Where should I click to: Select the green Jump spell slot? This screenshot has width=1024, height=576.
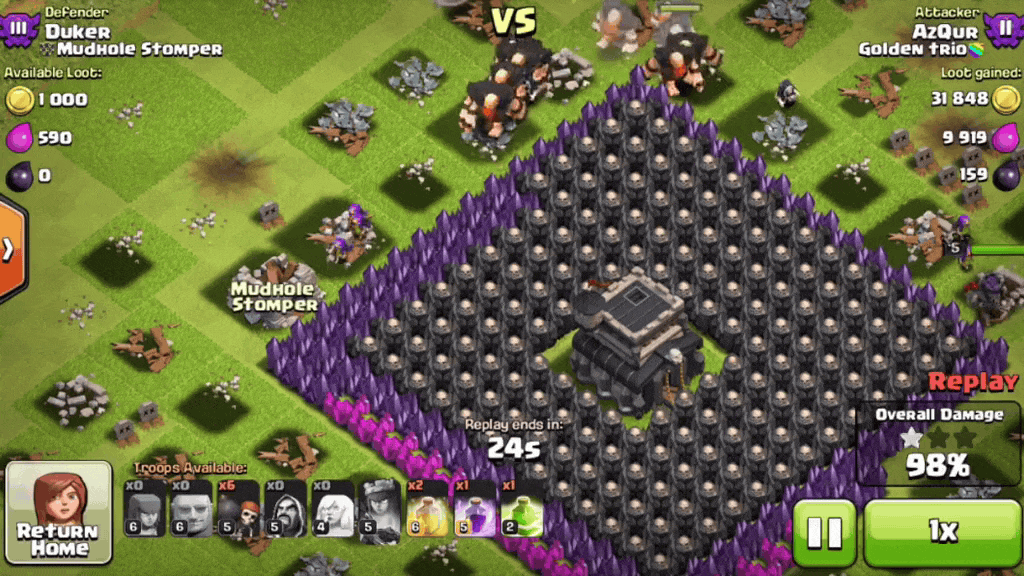pyautogui.click(x=521, y=508)
